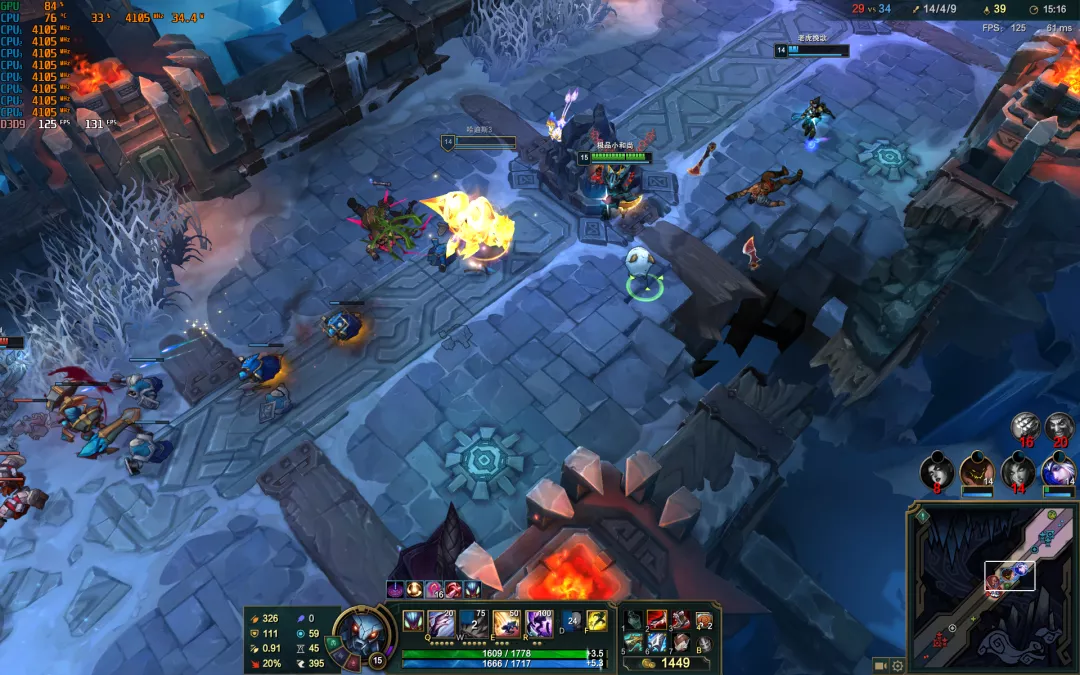Open minimap options with the gear icon
Image resolution: width=1080 pixels, height=675 pixels.
[897, 665]
